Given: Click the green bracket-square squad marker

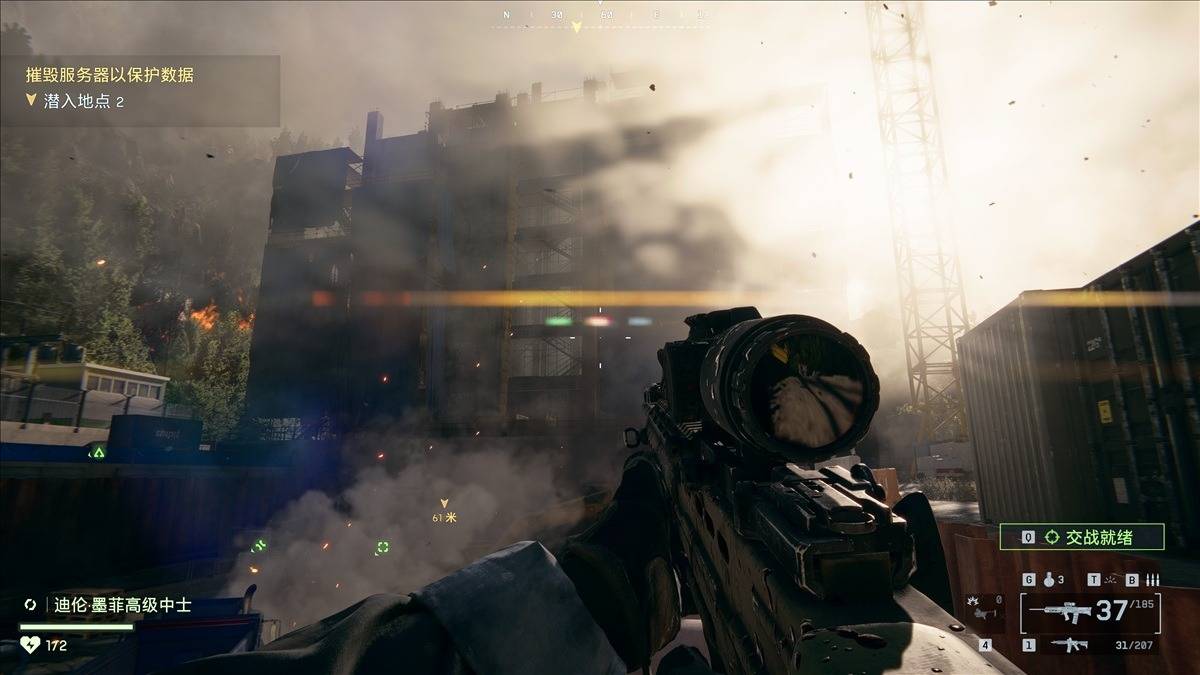Looking at the screenshot, I should point(382,547).
